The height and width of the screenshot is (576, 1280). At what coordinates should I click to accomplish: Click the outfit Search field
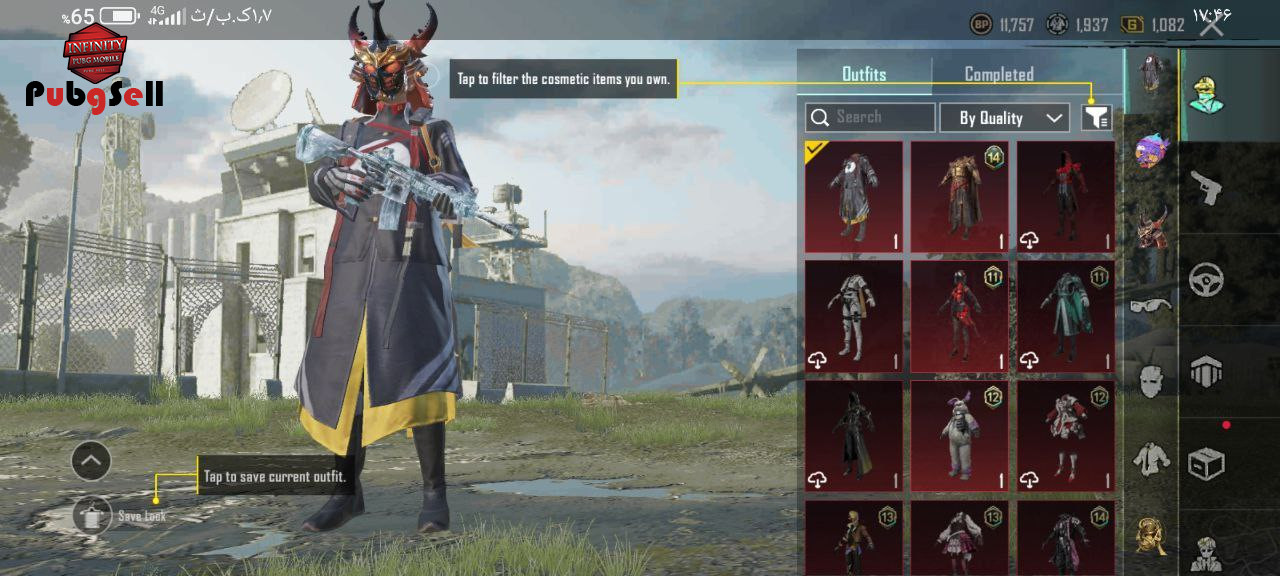coord(870,117)
